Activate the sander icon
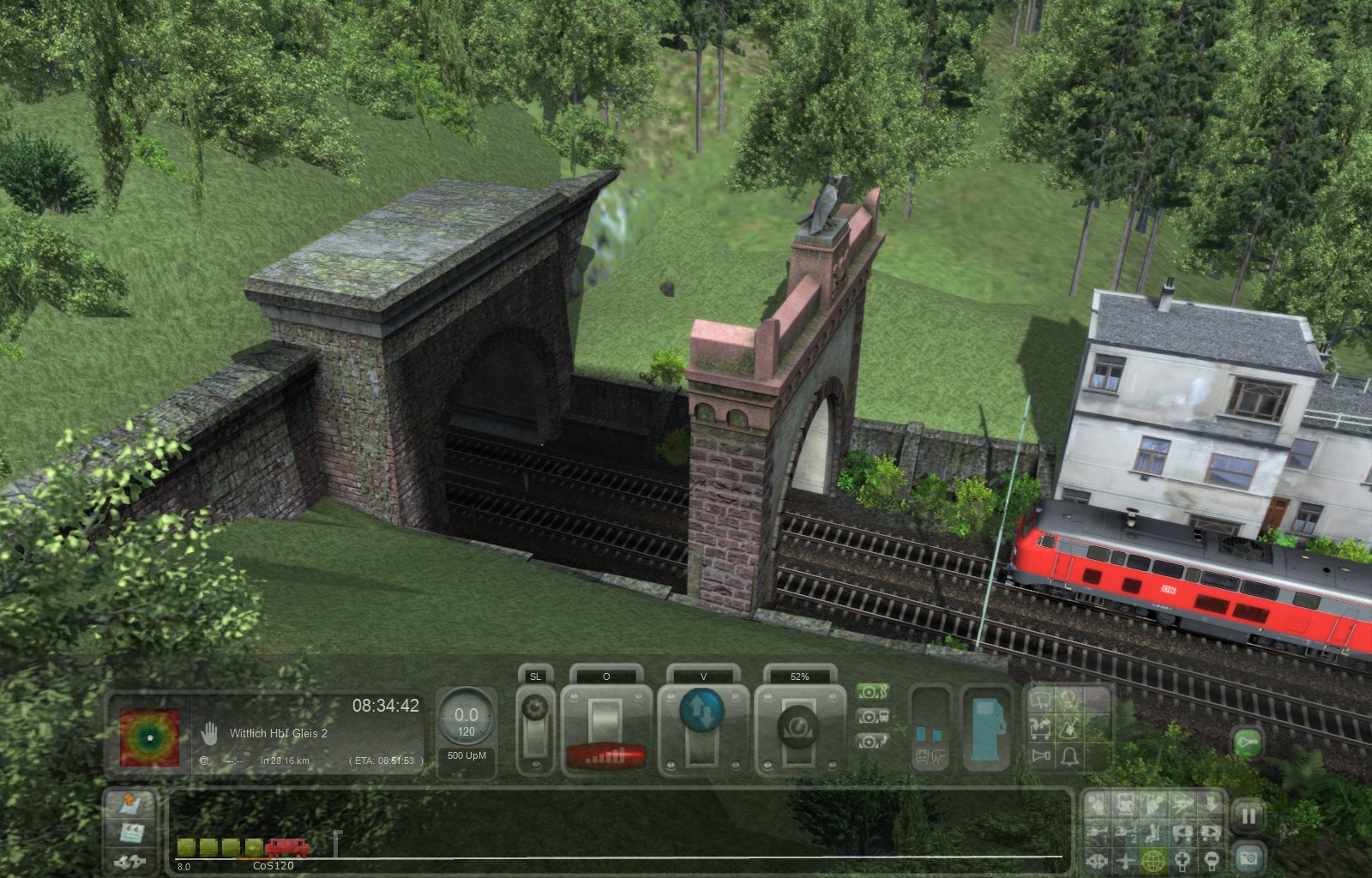This screenshot has width=1372, height=878. (x=1069, y=729)
